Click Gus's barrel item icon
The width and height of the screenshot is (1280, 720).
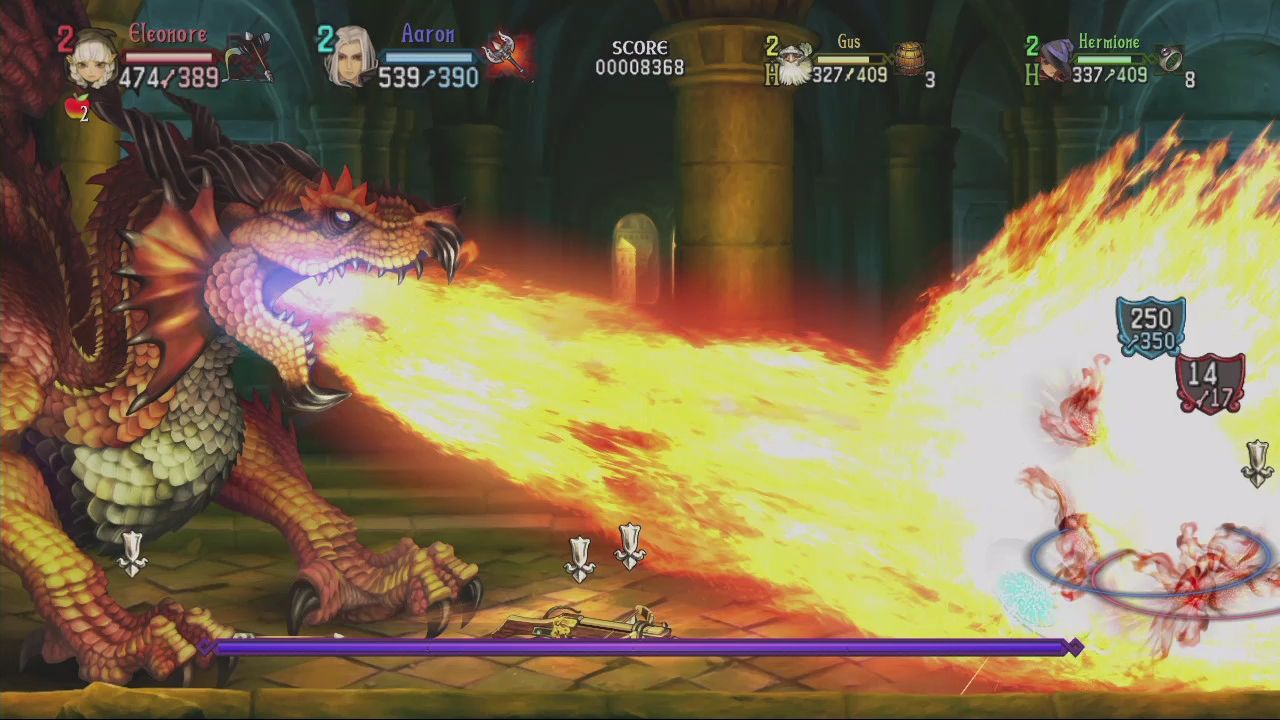point(911,57)
